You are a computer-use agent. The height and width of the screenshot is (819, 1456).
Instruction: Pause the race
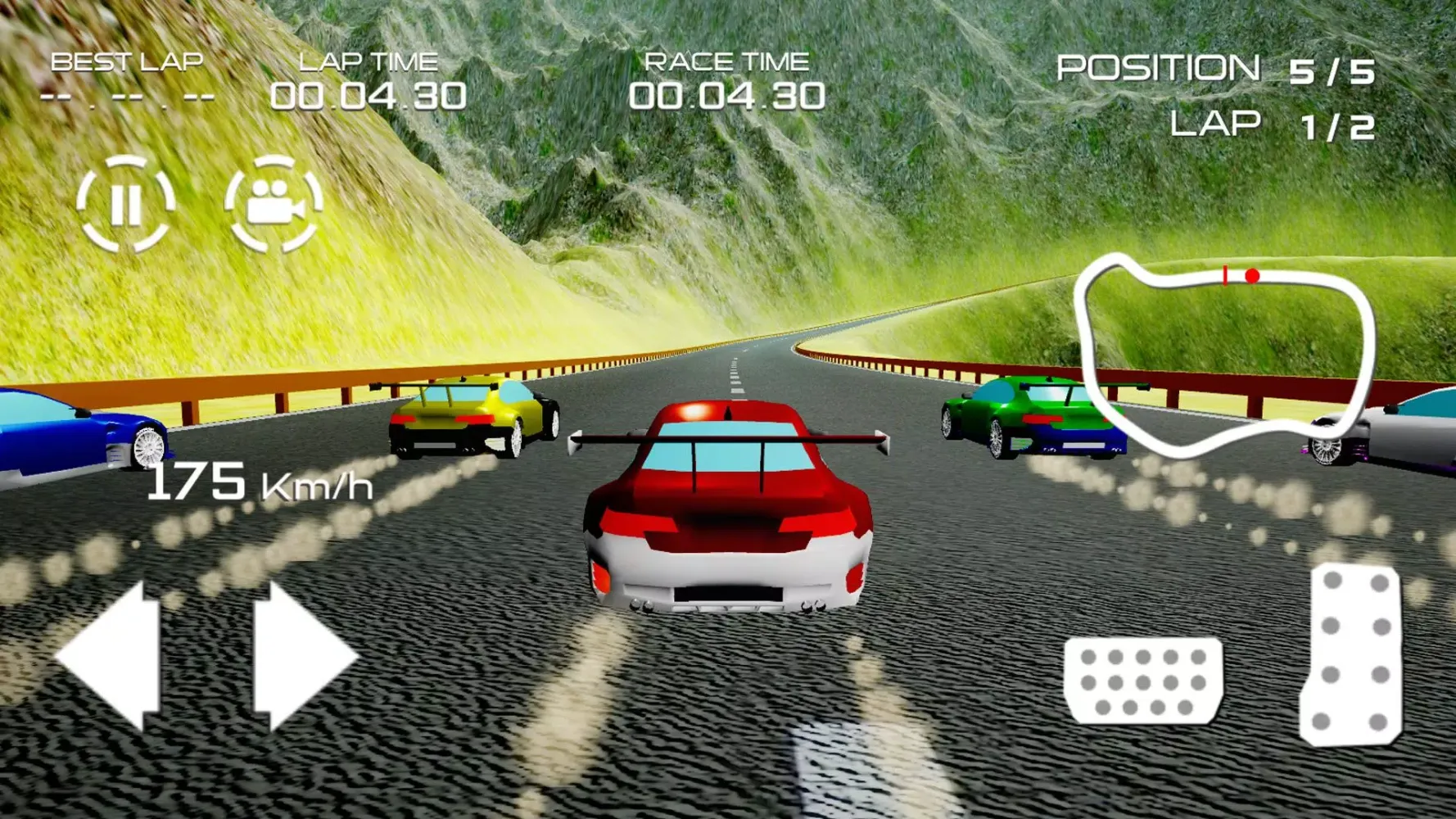125,203
